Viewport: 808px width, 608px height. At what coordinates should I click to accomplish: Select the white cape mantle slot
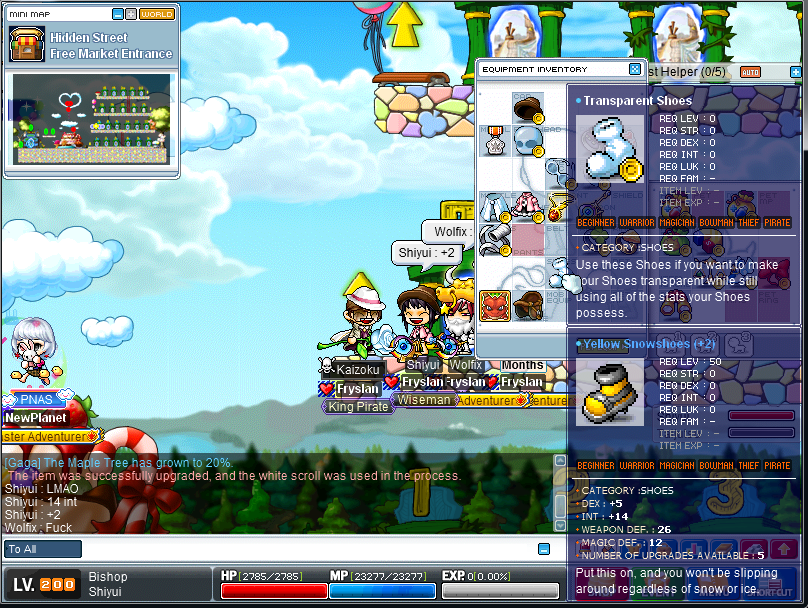[494, 206]
